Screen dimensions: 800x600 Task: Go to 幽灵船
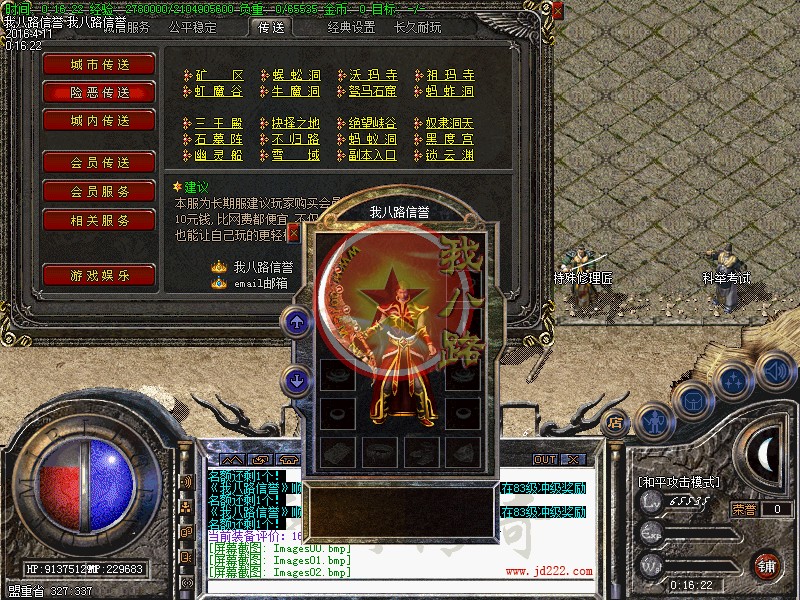[x=218, y=155]
